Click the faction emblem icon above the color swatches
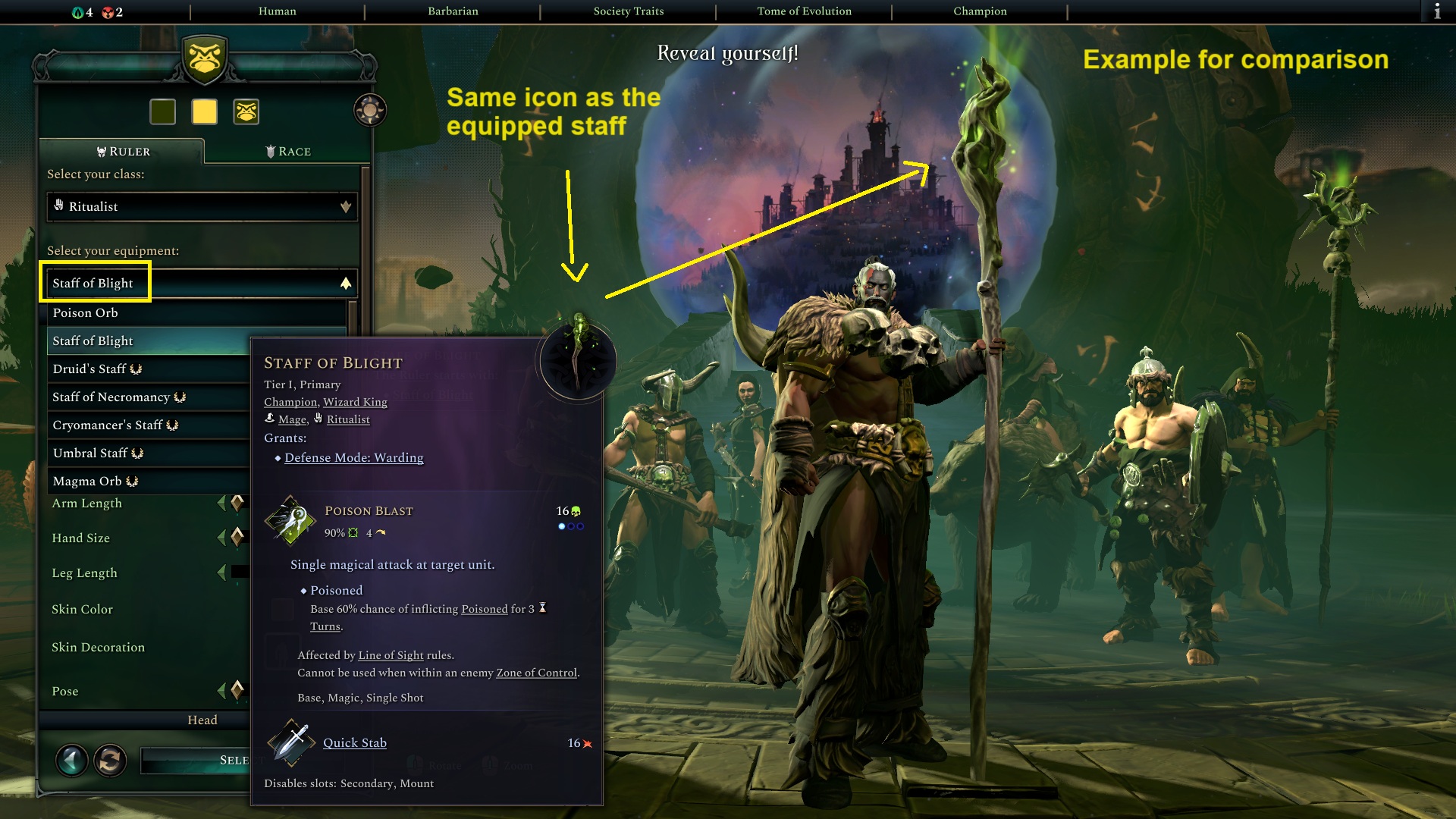The height and width of the screenshot is (819, 1456). click(244, 111)
